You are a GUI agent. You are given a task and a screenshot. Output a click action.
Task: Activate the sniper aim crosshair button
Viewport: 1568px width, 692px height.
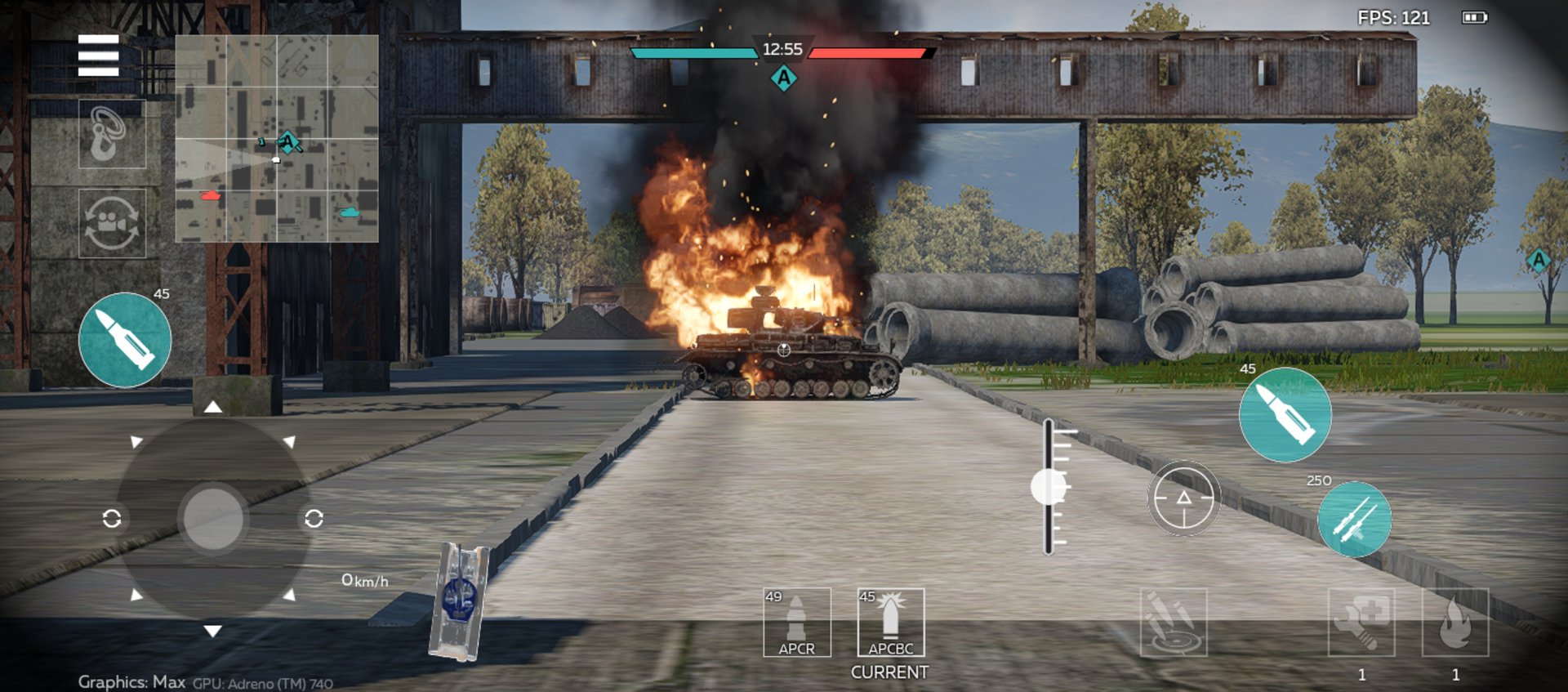[x=1183, y=498]
